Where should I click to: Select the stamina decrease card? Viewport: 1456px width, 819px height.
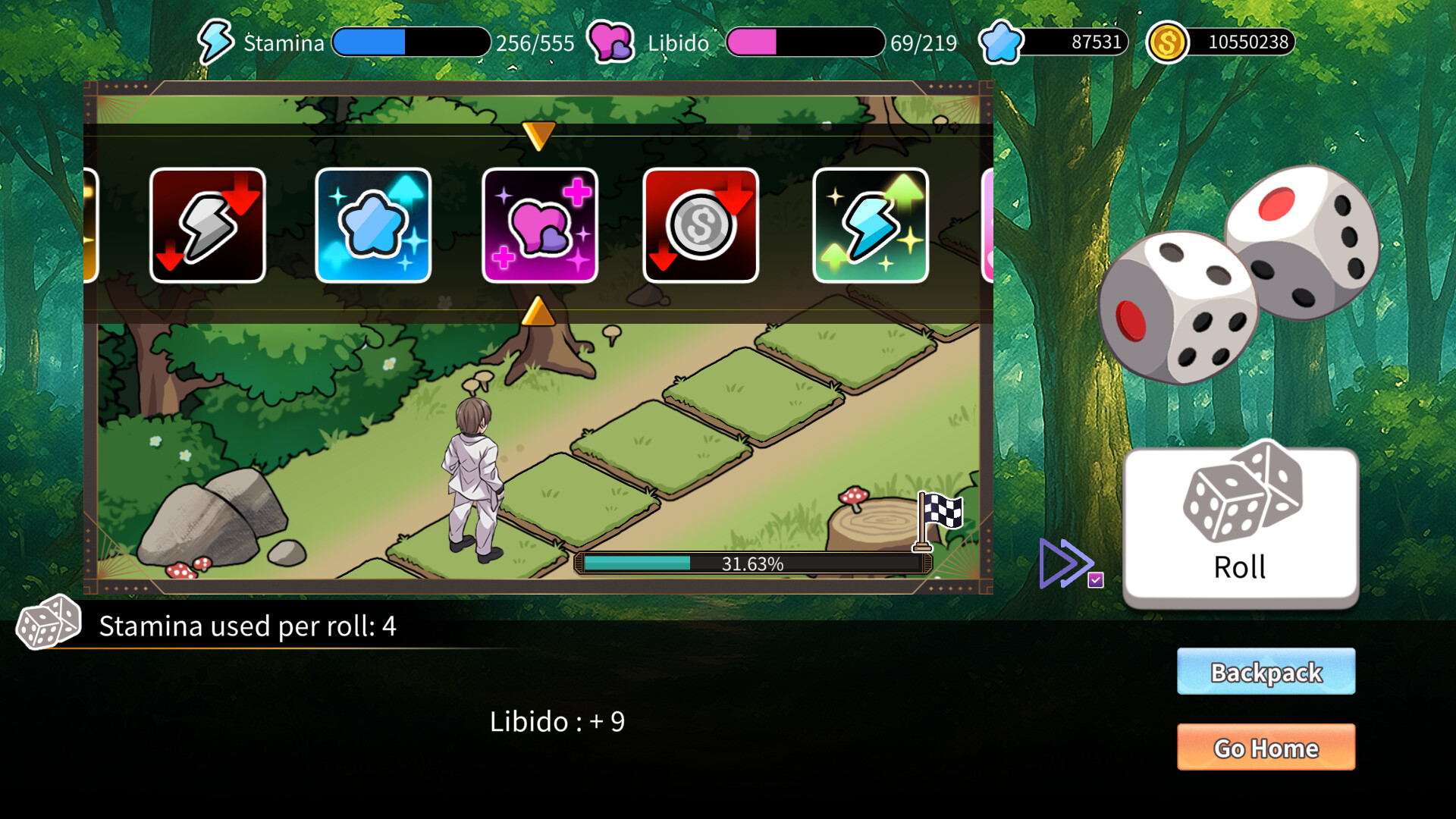[x=207, y=224]
